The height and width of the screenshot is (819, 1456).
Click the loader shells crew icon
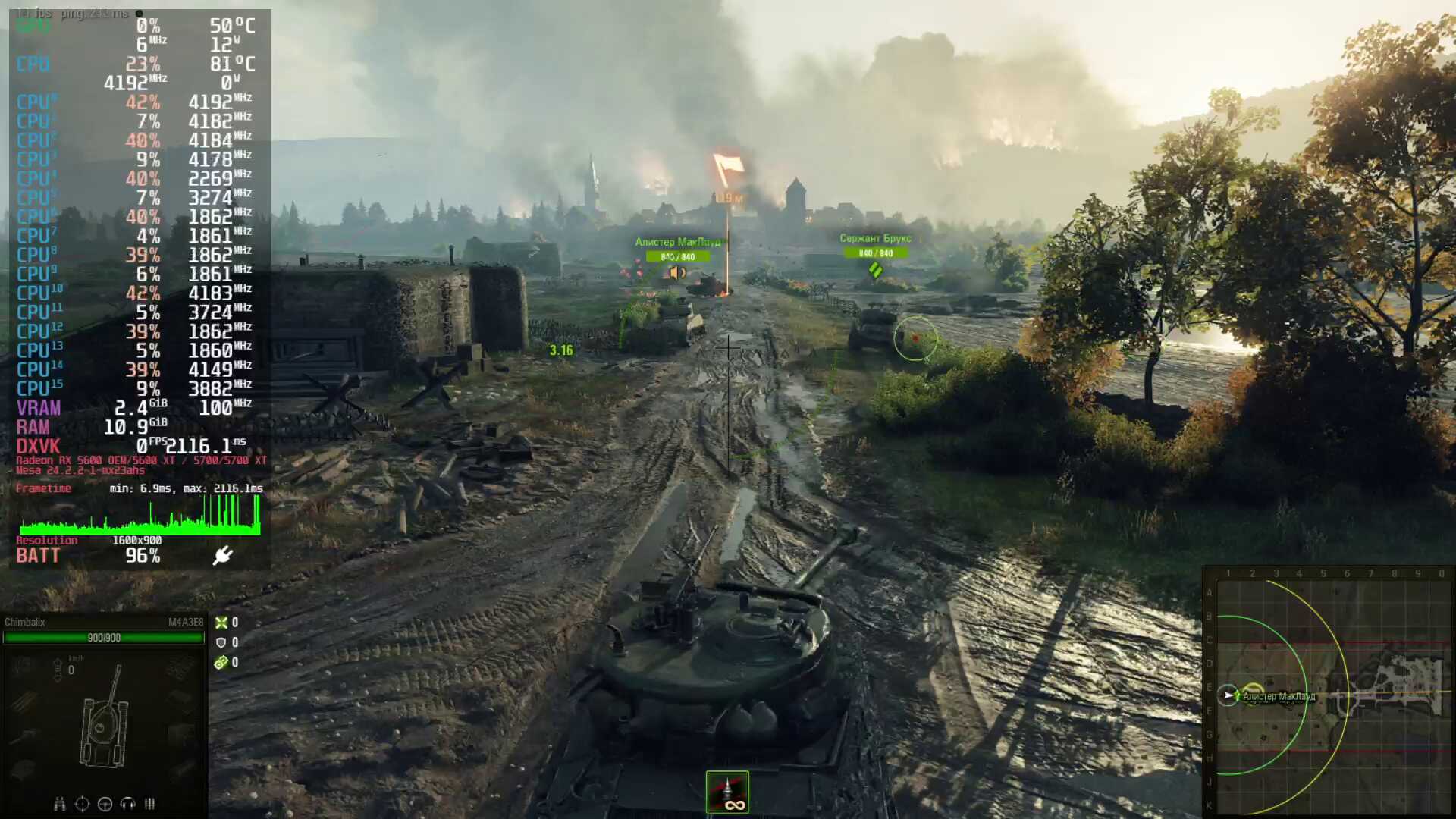149,804
